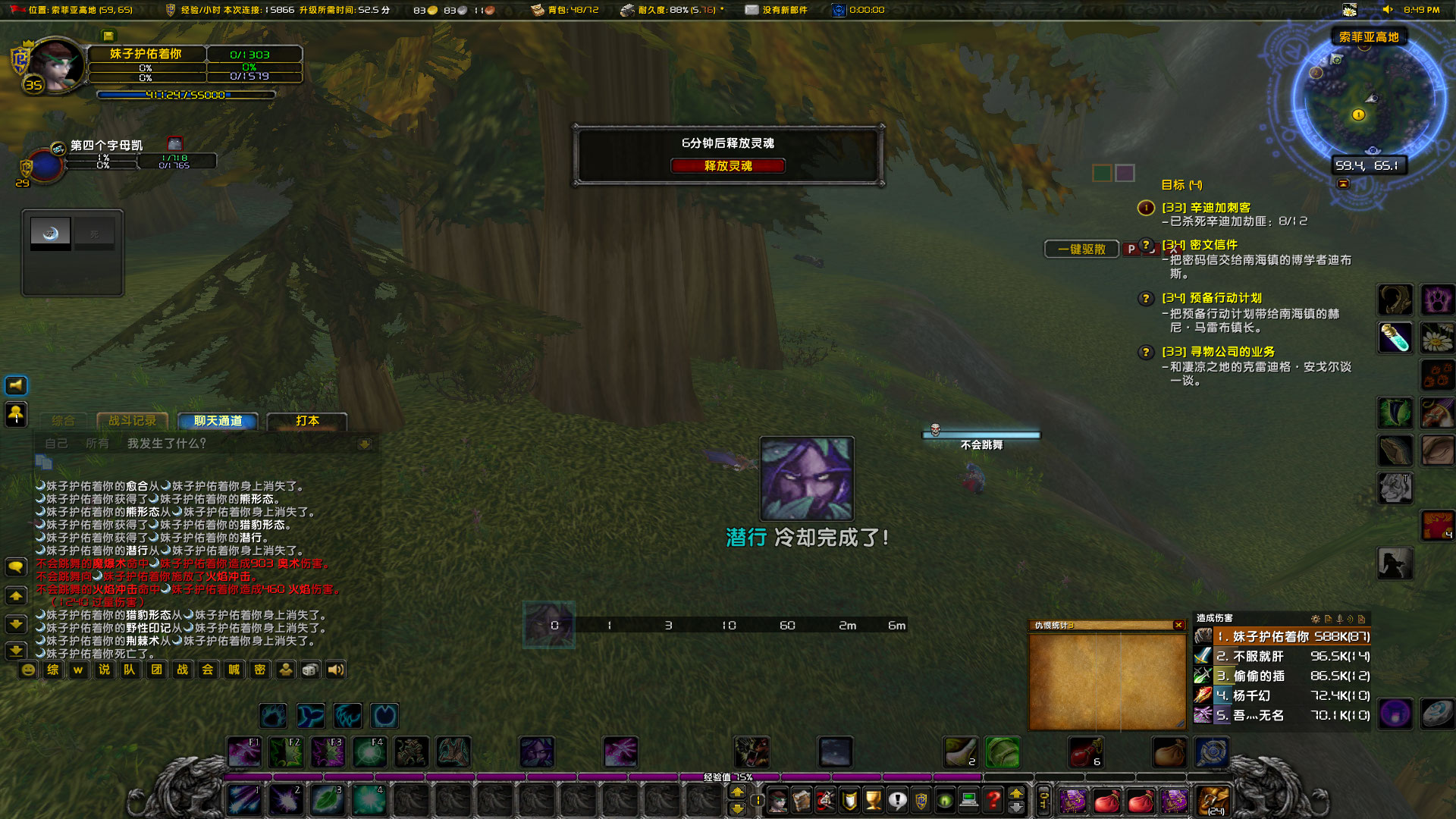Open the achievements trophy icon
Viewport: 1456px width, 819px height.
872,800
